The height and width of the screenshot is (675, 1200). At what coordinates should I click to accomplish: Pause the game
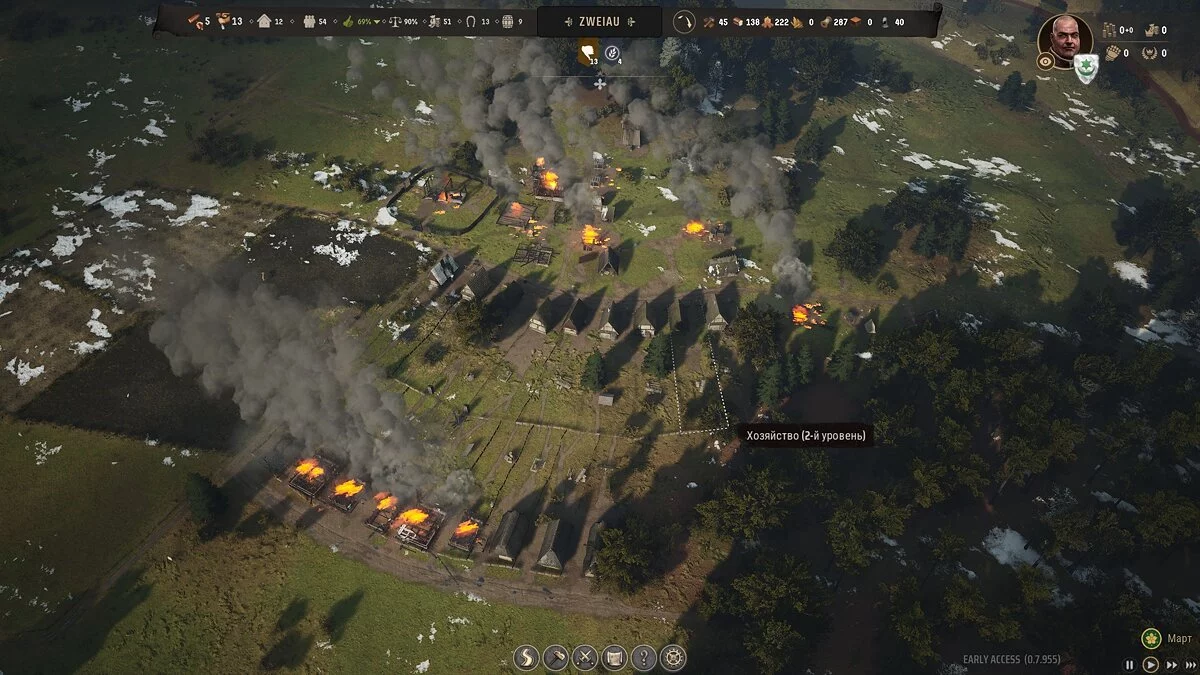coord(1130,664)
